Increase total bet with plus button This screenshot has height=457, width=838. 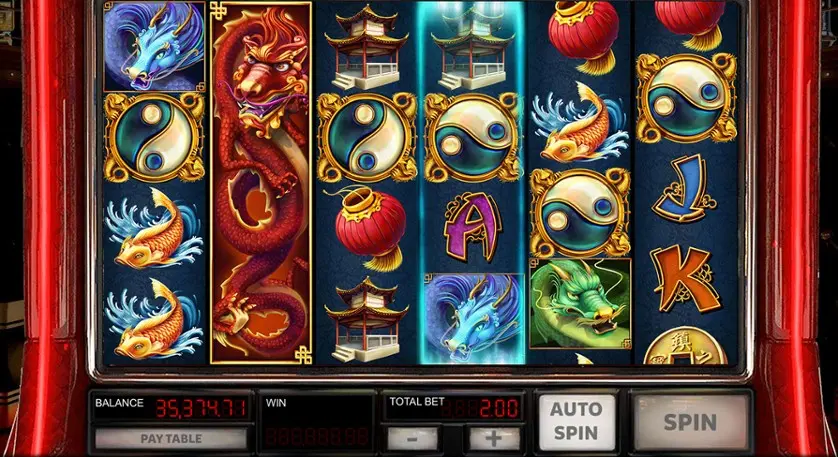pyautogui.click(x=494, y=438)
